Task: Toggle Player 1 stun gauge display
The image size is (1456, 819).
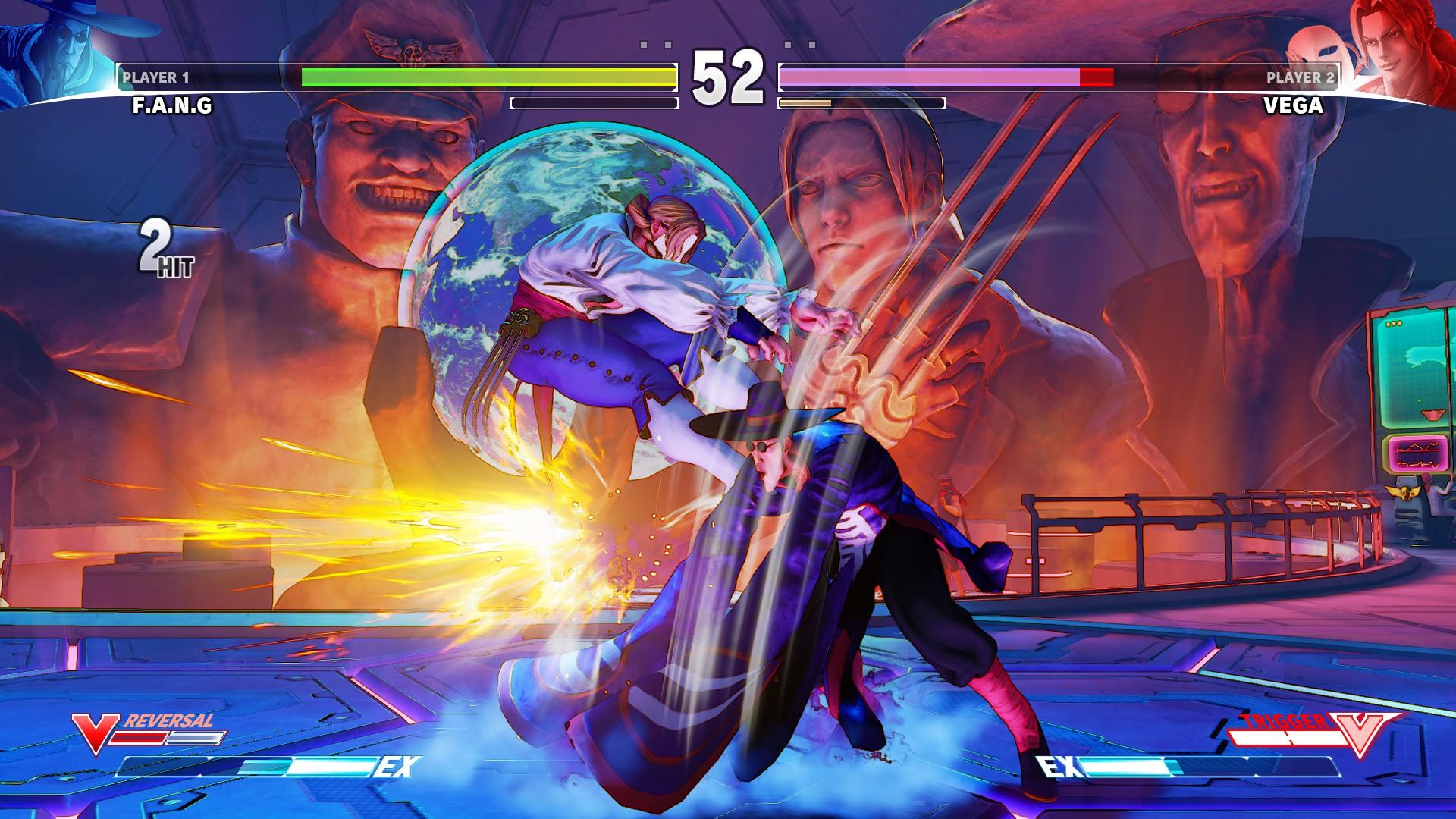Action: 593,102
